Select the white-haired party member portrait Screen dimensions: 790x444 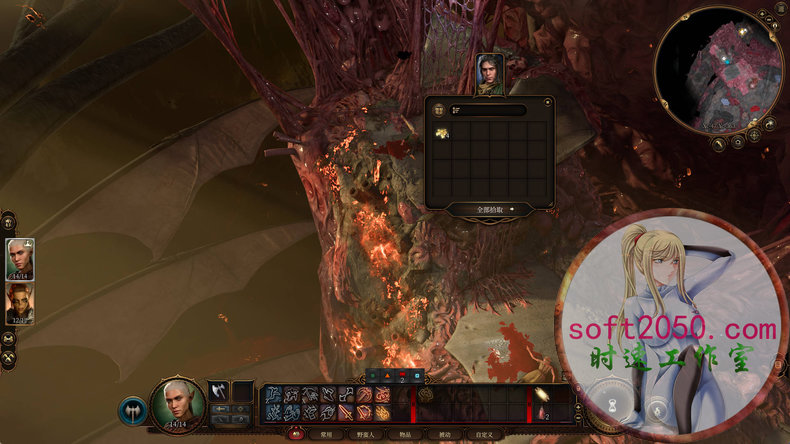pyautogui.click(x=20, y=258)
